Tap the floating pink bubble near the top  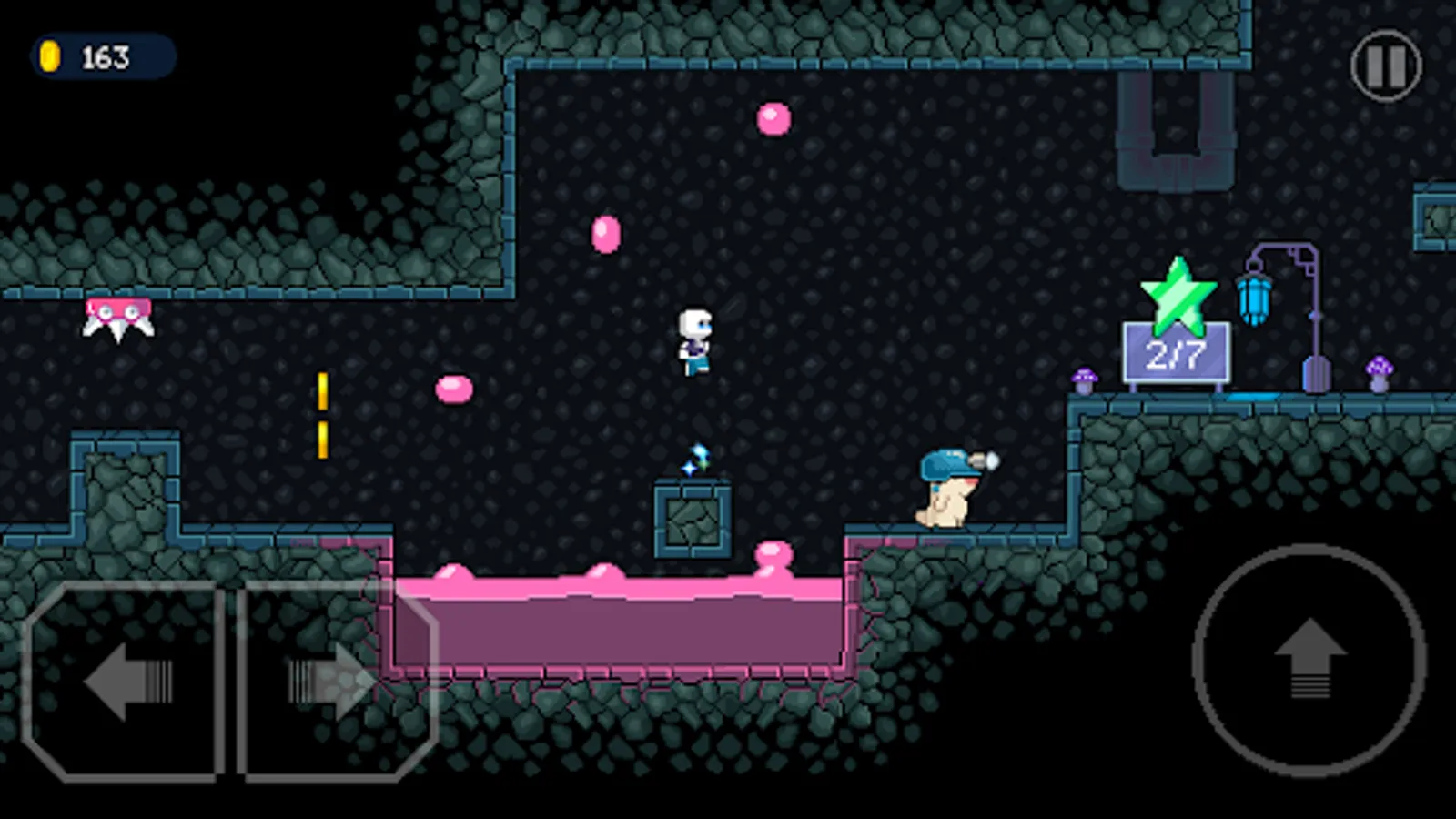(772, 119)
